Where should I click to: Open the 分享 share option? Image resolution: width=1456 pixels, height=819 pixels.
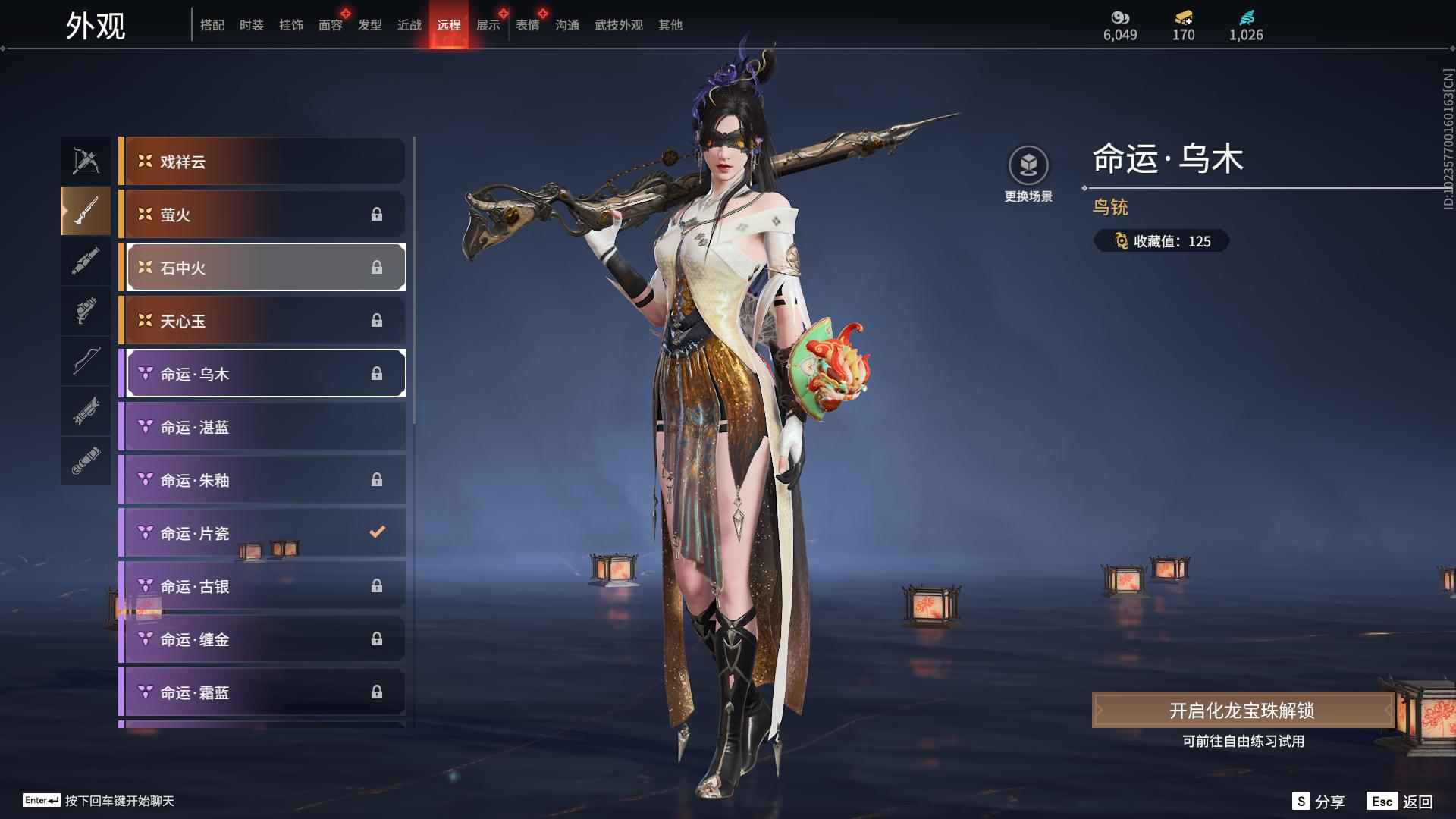(x=1319, y=802)
